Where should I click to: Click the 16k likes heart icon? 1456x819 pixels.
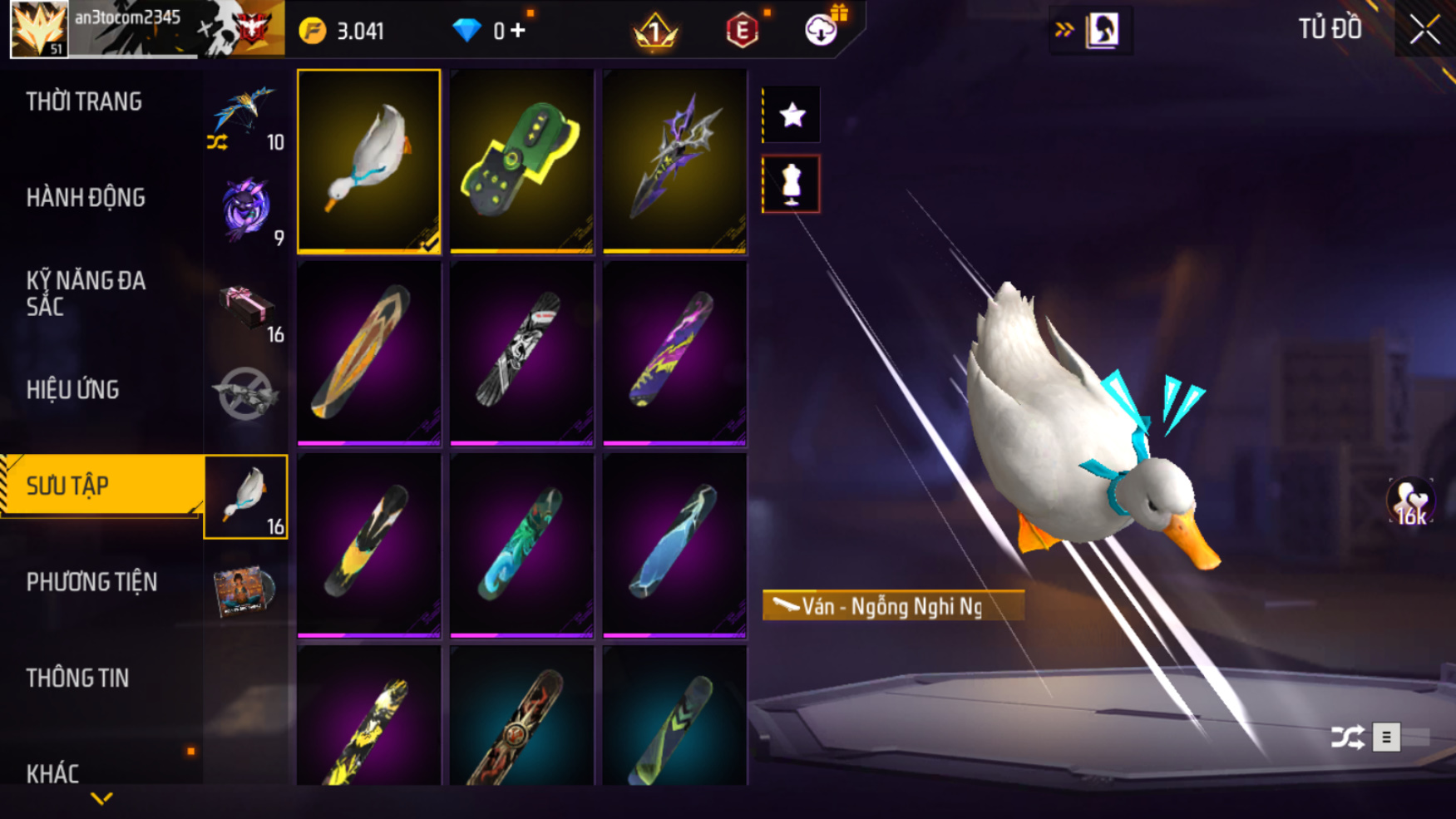1410,502
